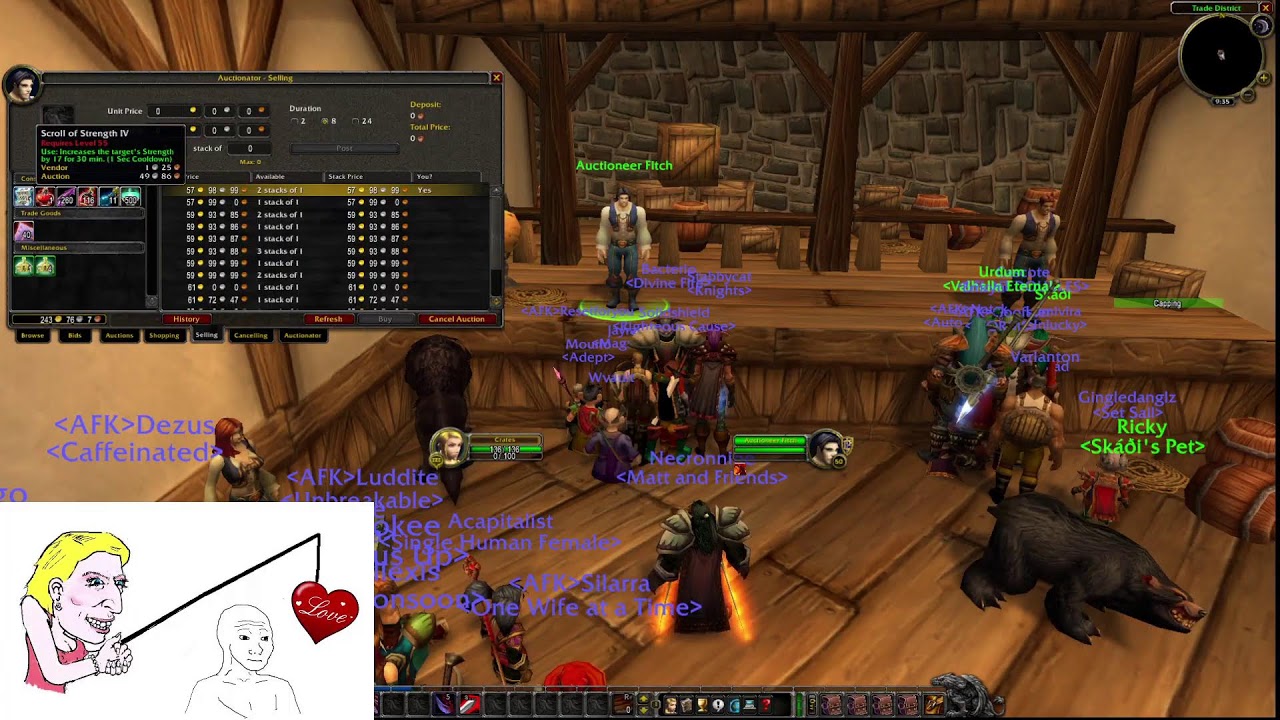Image resolution: width=1280 pixels, height=720 pixels.
Task: Switch to the Browse tab
Action: pos(33,336)
